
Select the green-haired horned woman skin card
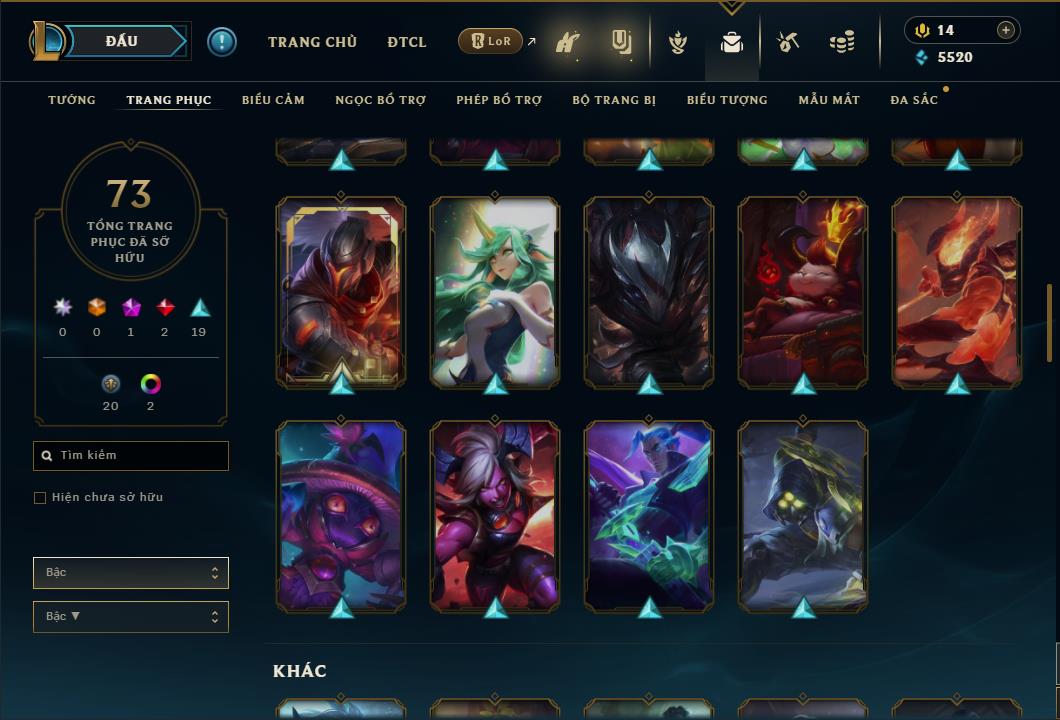495,291
